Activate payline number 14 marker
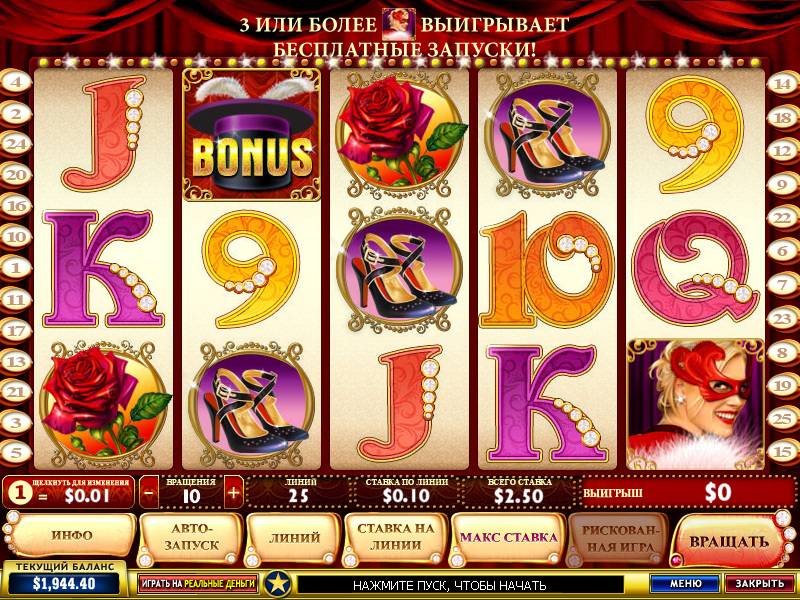Viewport: 800px width, 600px height. coord(782,83)
